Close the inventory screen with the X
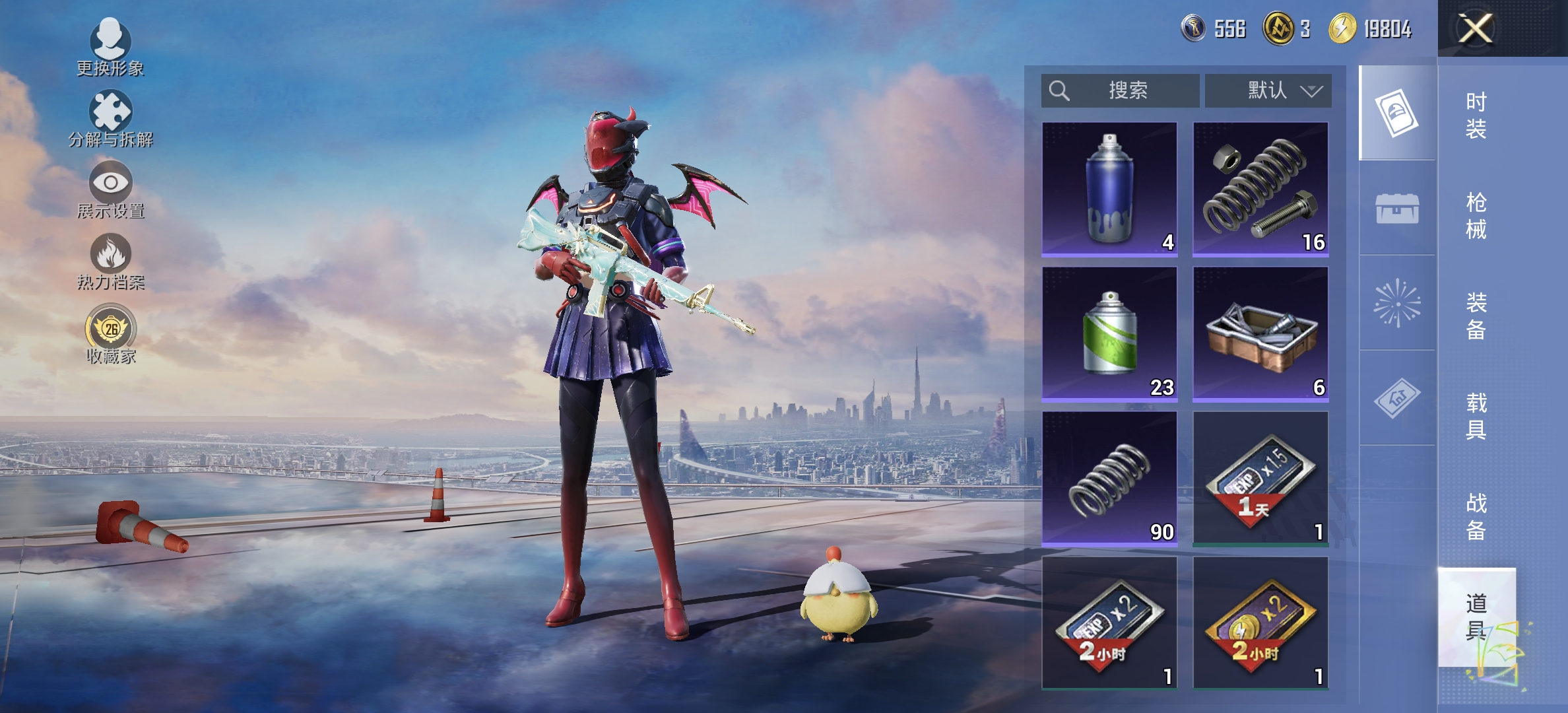The height and width of the screenshot is (713, 1568). [x=1476, y=29]
